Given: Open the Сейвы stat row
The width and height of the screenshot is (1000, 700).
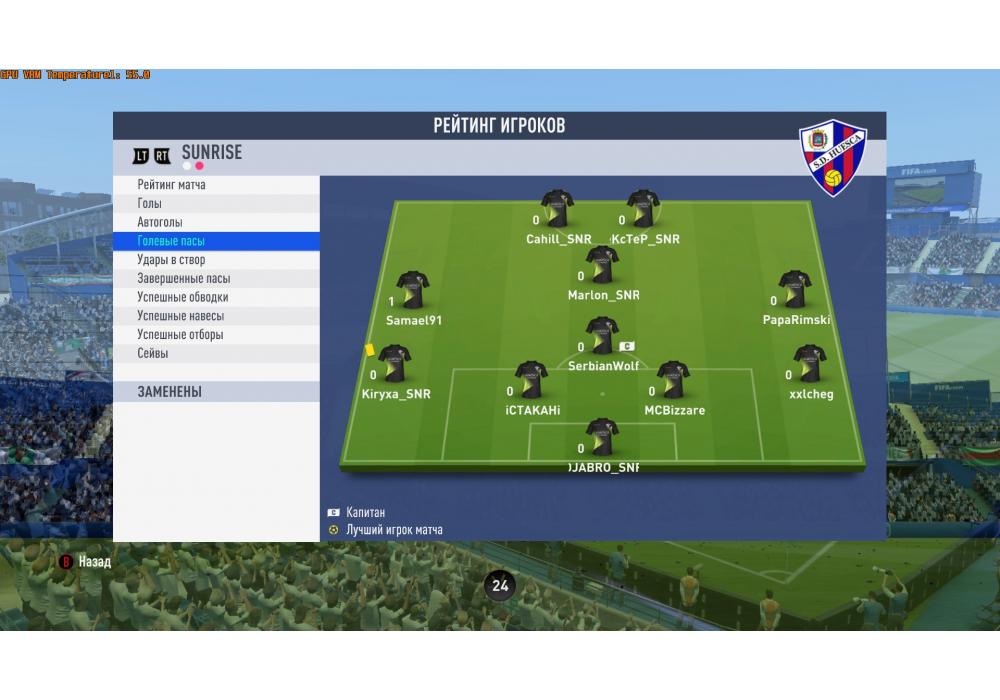Looking at the screenshot, I should tap(153, 353).
